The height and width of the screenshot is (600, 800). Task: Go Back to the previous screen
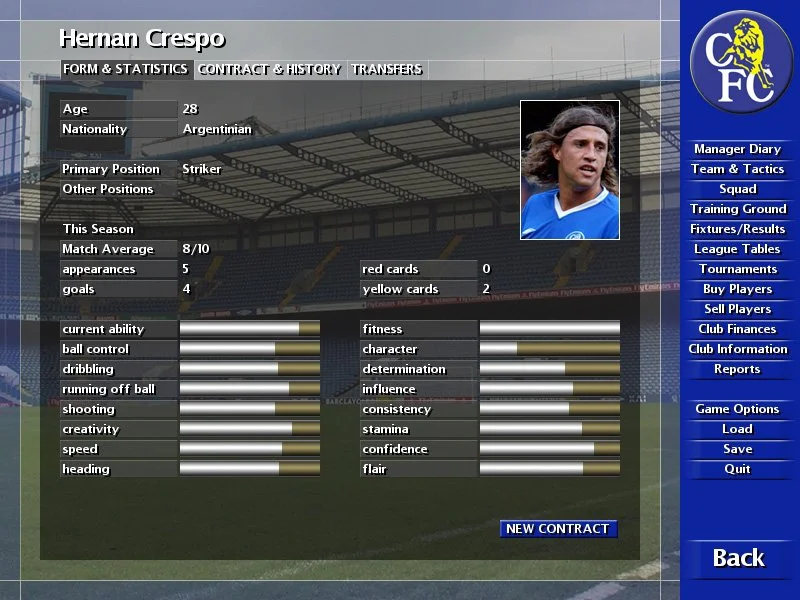(738, 558)
